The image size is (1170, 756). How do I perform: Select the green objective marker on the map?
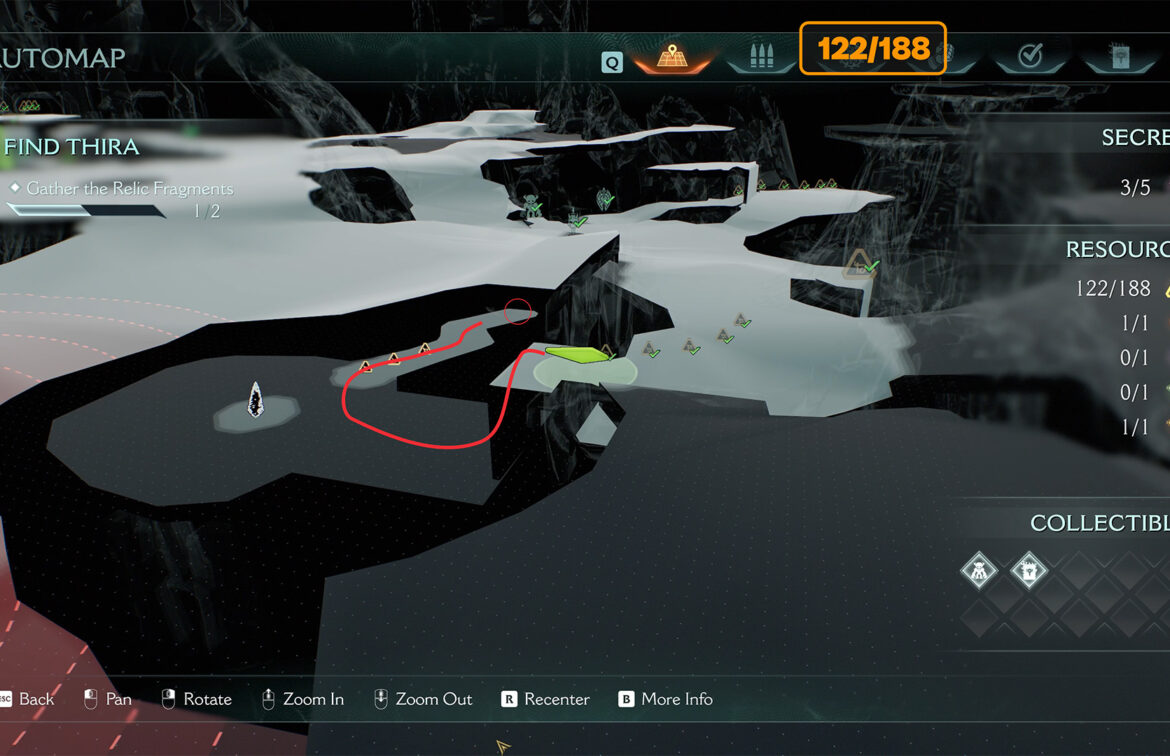(577, 354)
